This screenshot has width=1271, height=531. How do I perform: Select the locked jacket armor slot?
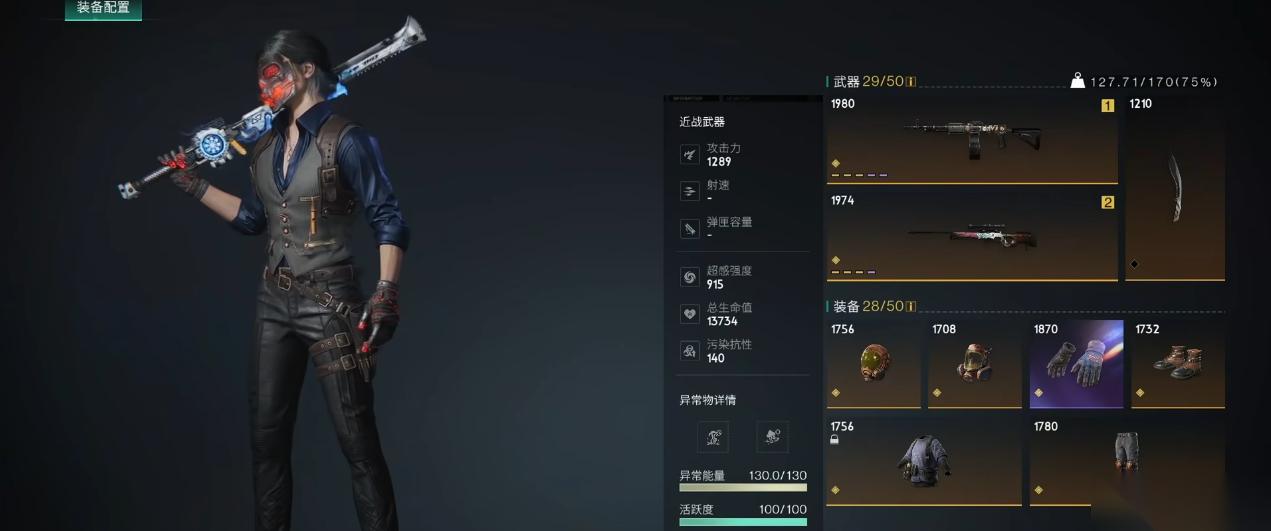pos(923,462)
